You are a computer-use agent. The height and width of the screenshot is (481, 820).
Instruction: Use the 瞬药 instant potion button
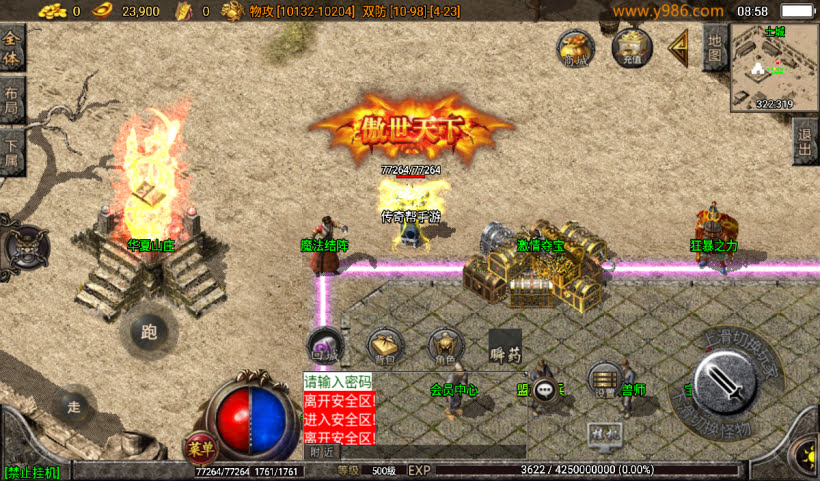pyautogui.click(x=505, y=347)
